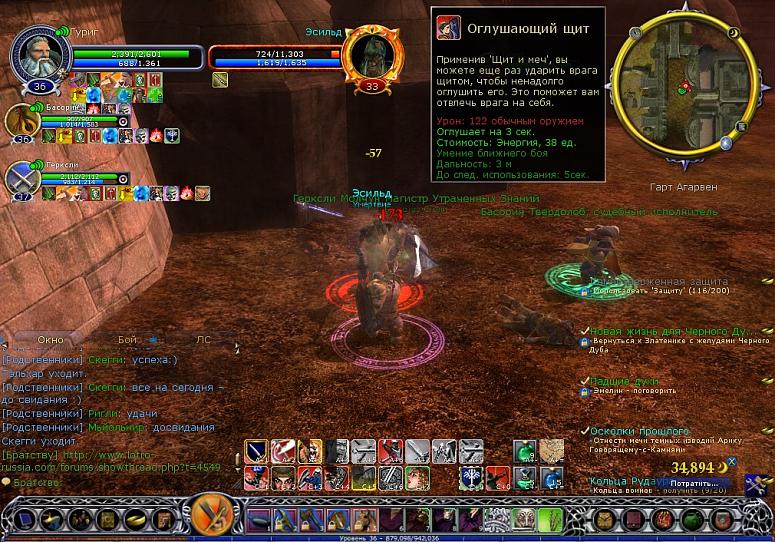
Task: Select party member Басорин's portrait
Action: coord(22,122)
